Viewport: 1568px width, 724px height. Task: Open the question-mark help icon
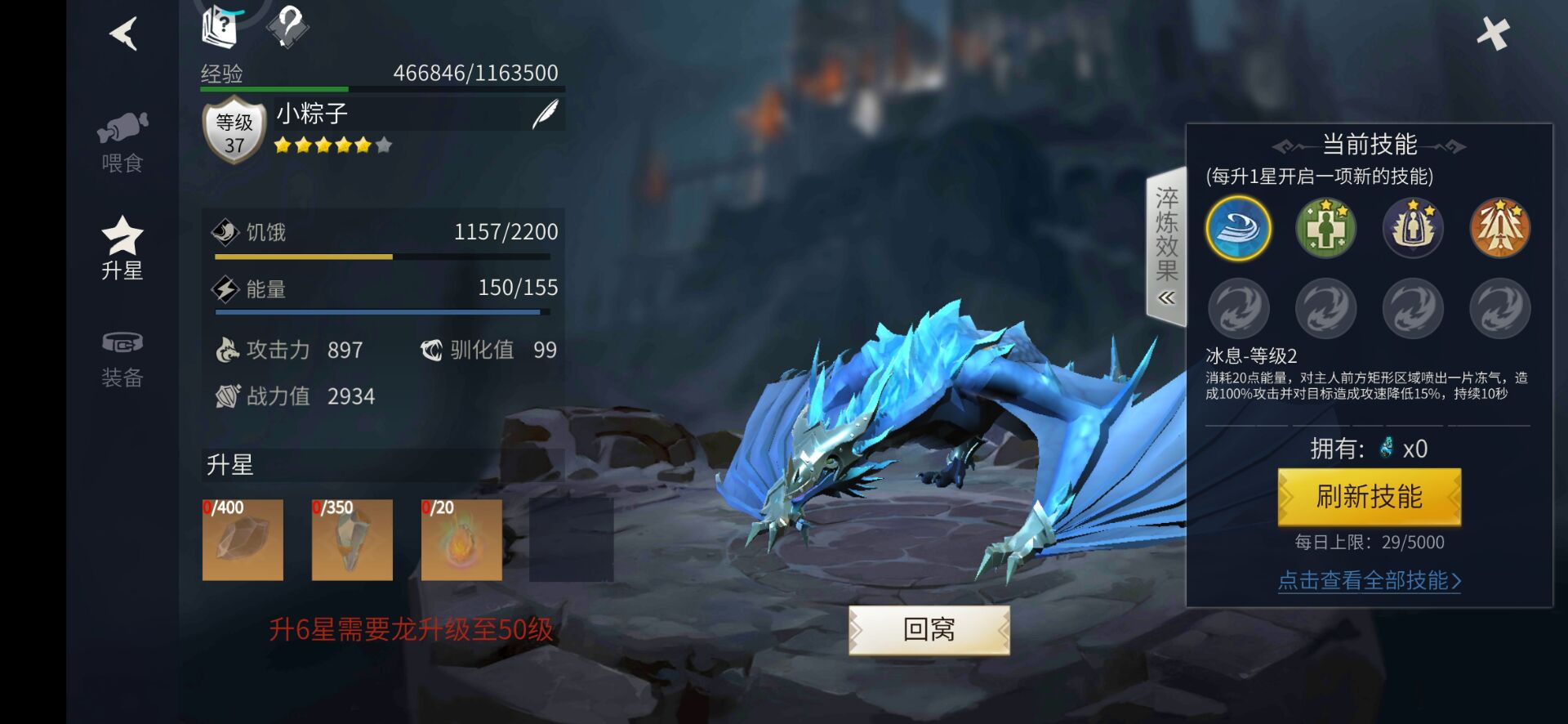pos(287,27)
